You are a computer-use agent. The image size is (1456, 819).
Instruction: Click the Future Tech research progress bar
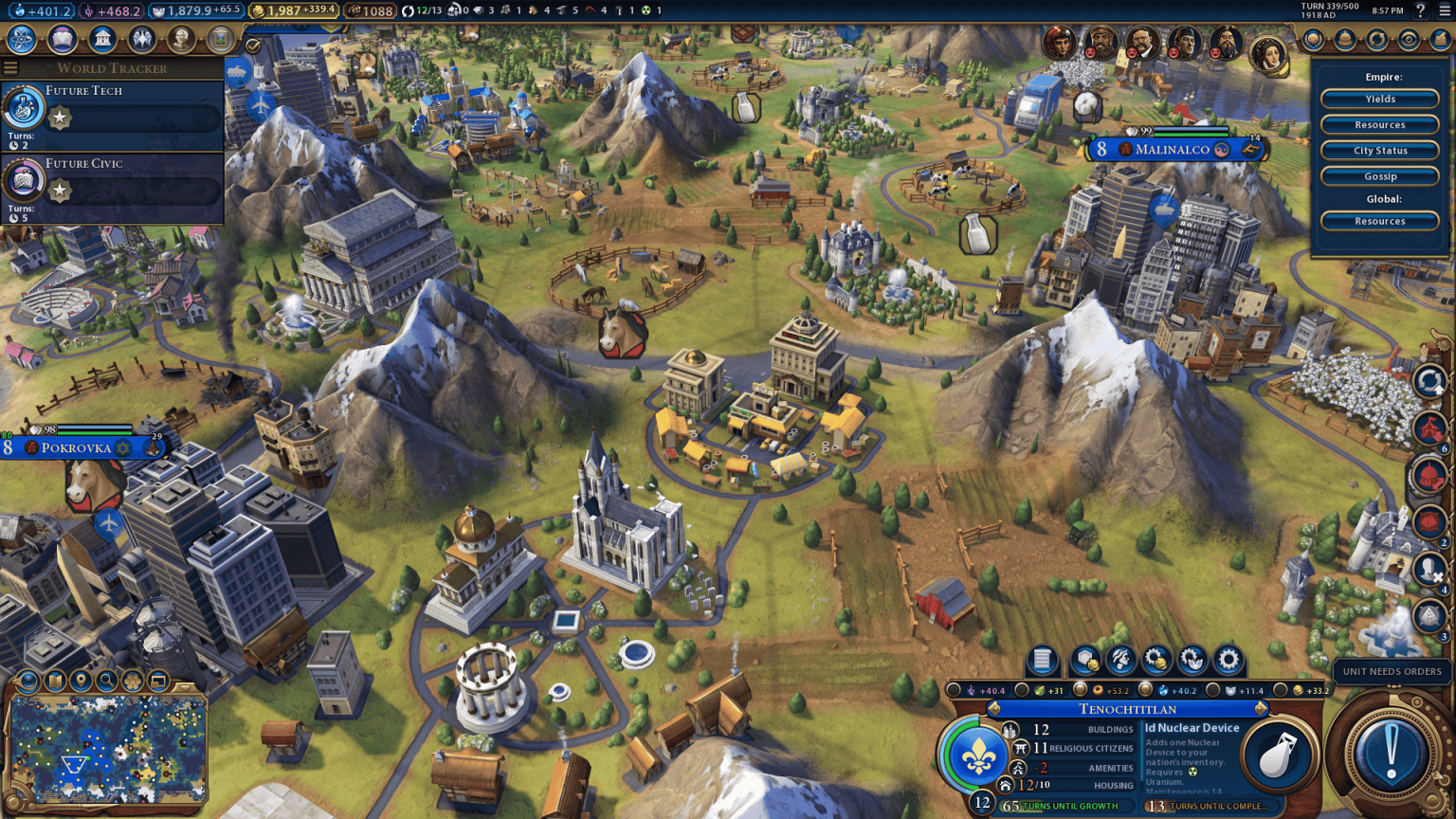point(133,118)
